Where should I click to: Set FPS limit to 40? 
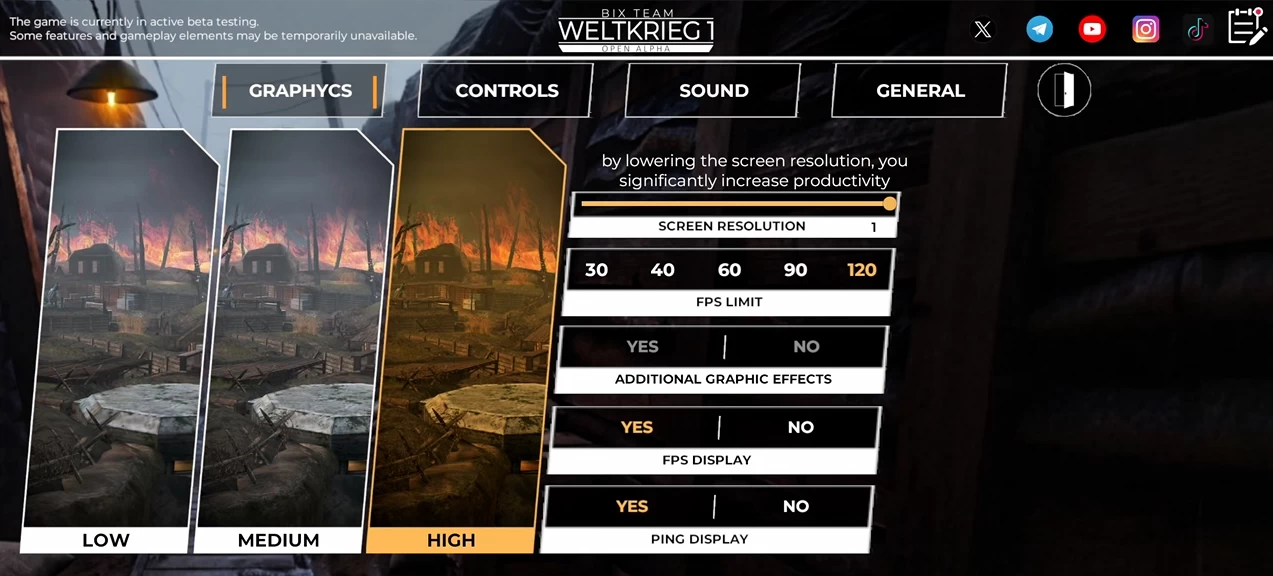pyautogui.click(x=662, y=270)
